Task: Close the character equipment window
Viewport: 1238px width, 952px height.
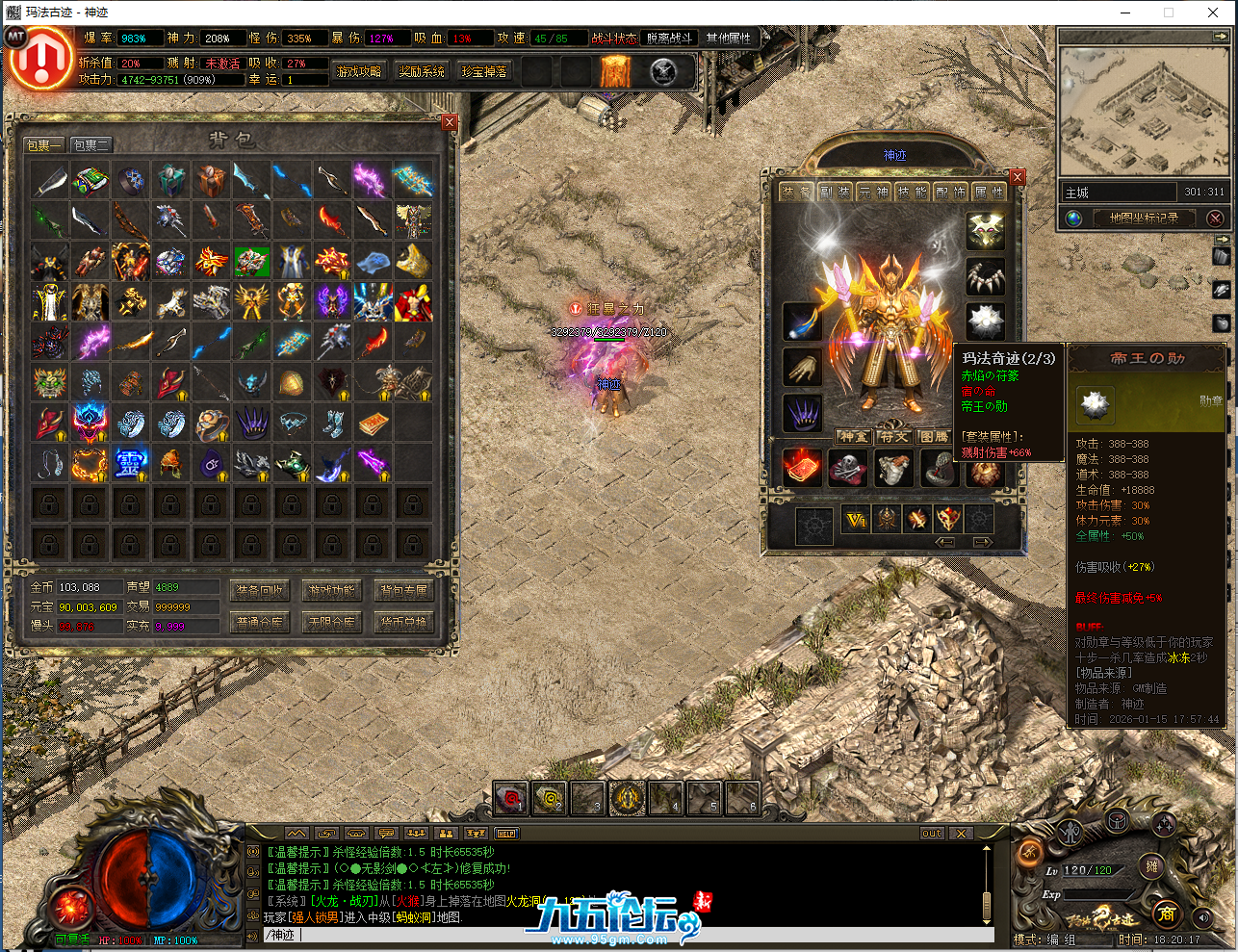Action: click(x=1018, y=177)
